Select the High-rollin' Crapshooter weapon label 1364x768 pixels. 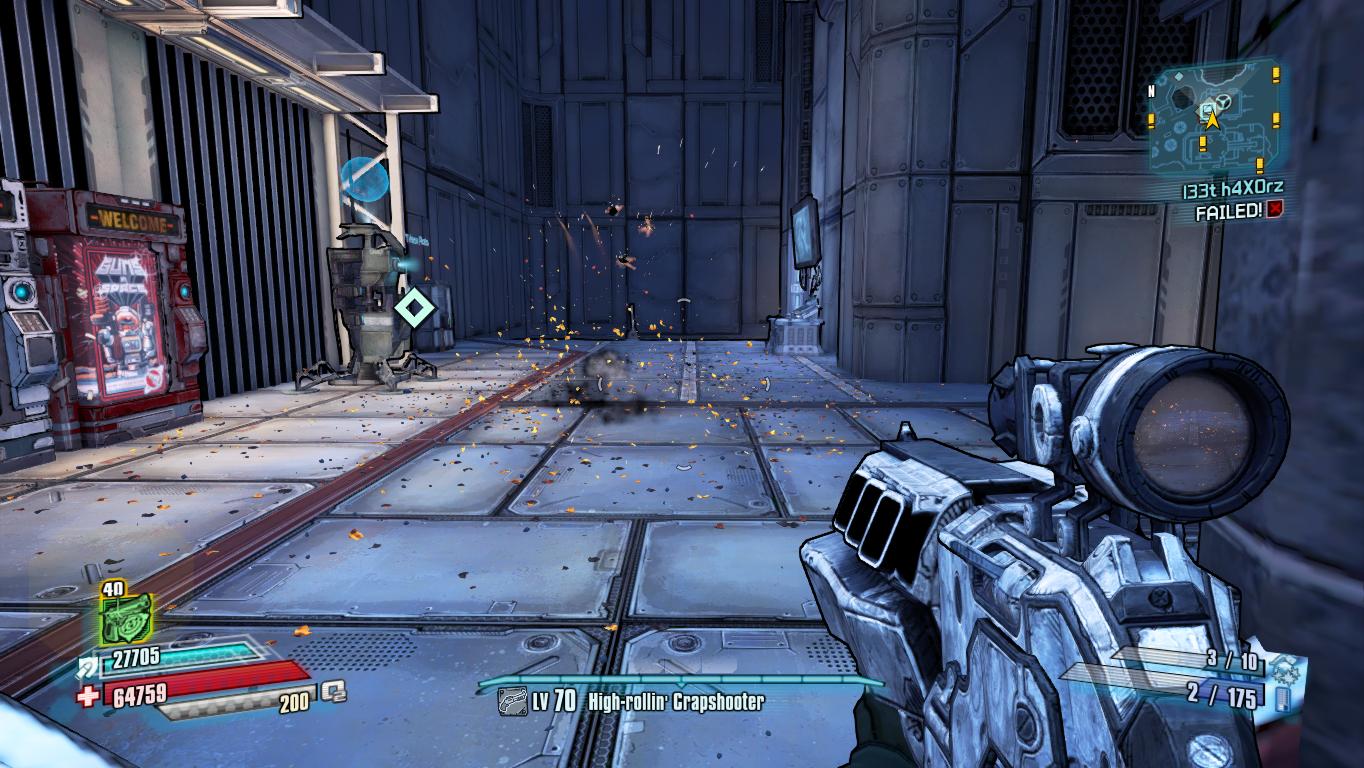pos(675,702)
